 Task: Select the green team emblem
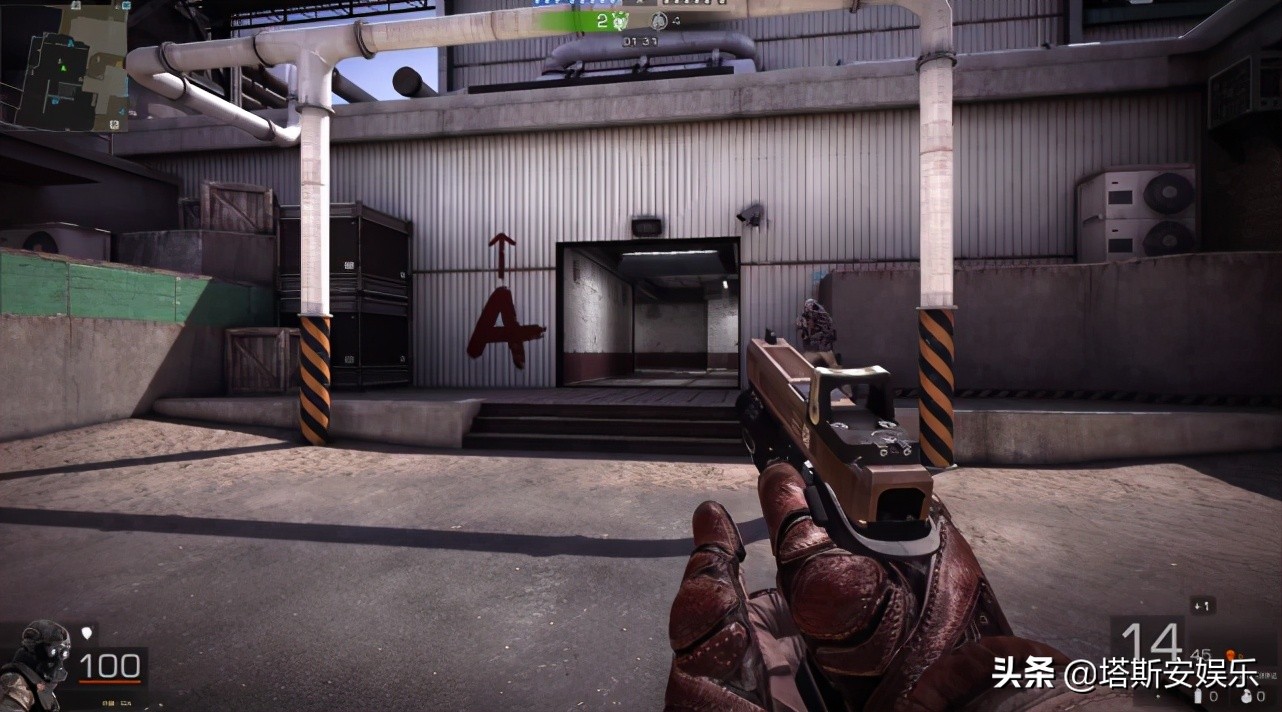coord(619,21)
